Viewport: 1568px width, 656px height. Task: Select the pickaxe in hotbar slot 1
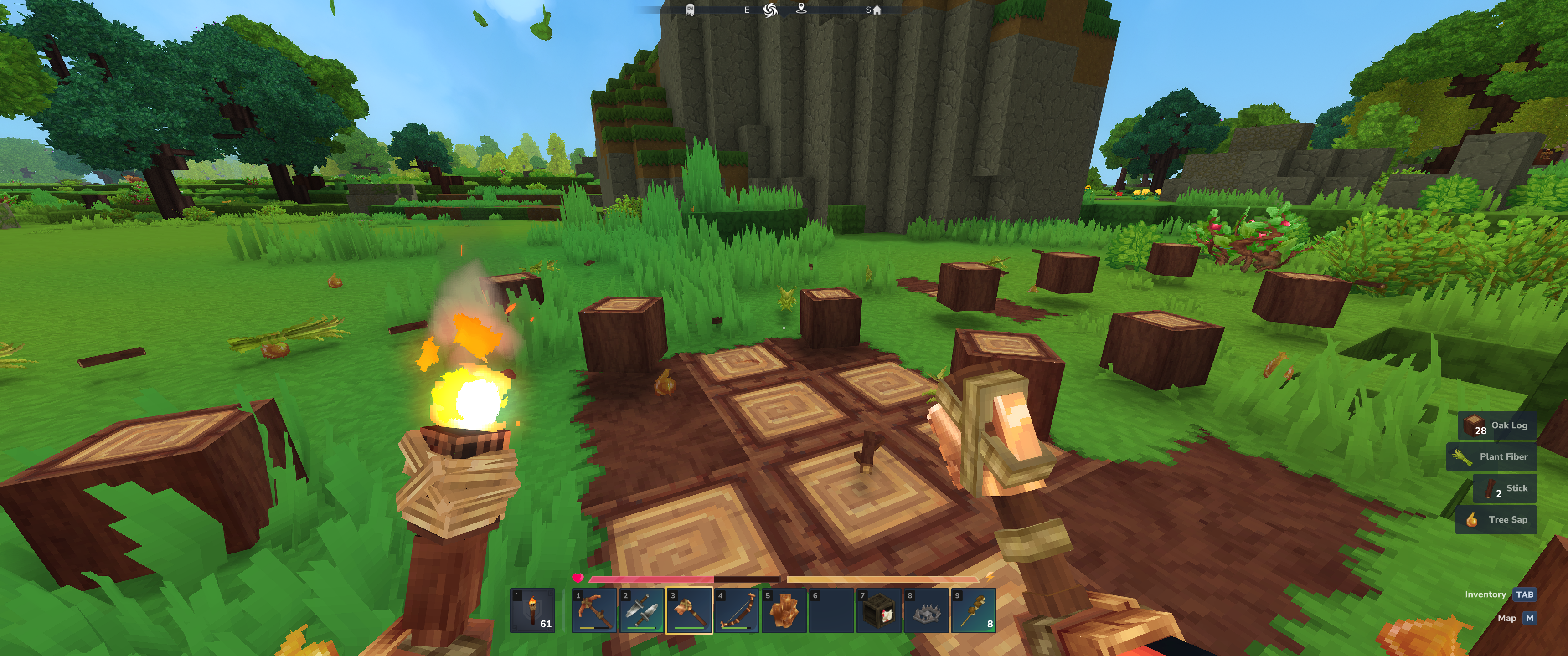(x=594, y=610)
